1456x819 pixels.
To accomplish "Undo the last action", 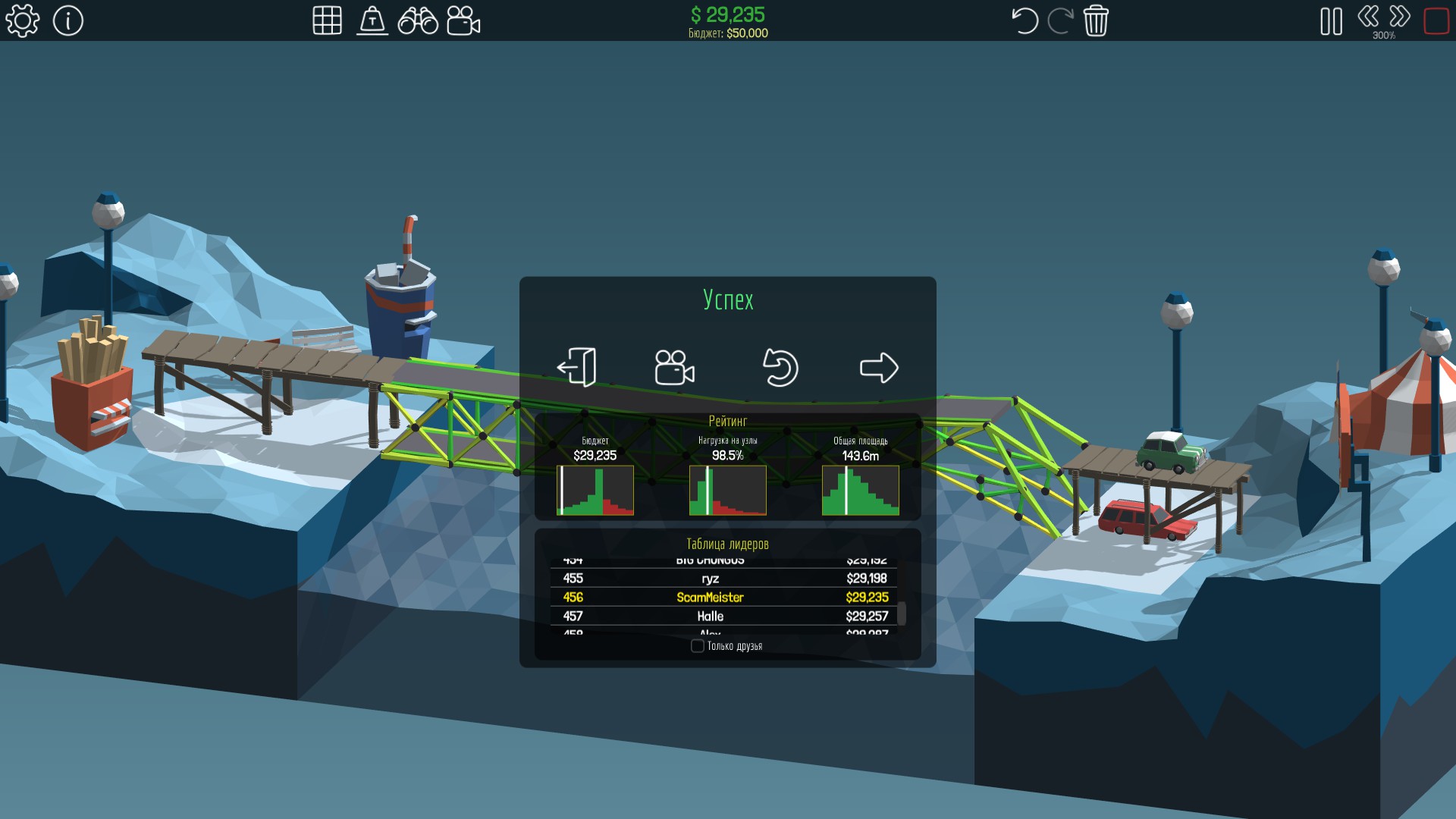I will (x=1025, y=20).
